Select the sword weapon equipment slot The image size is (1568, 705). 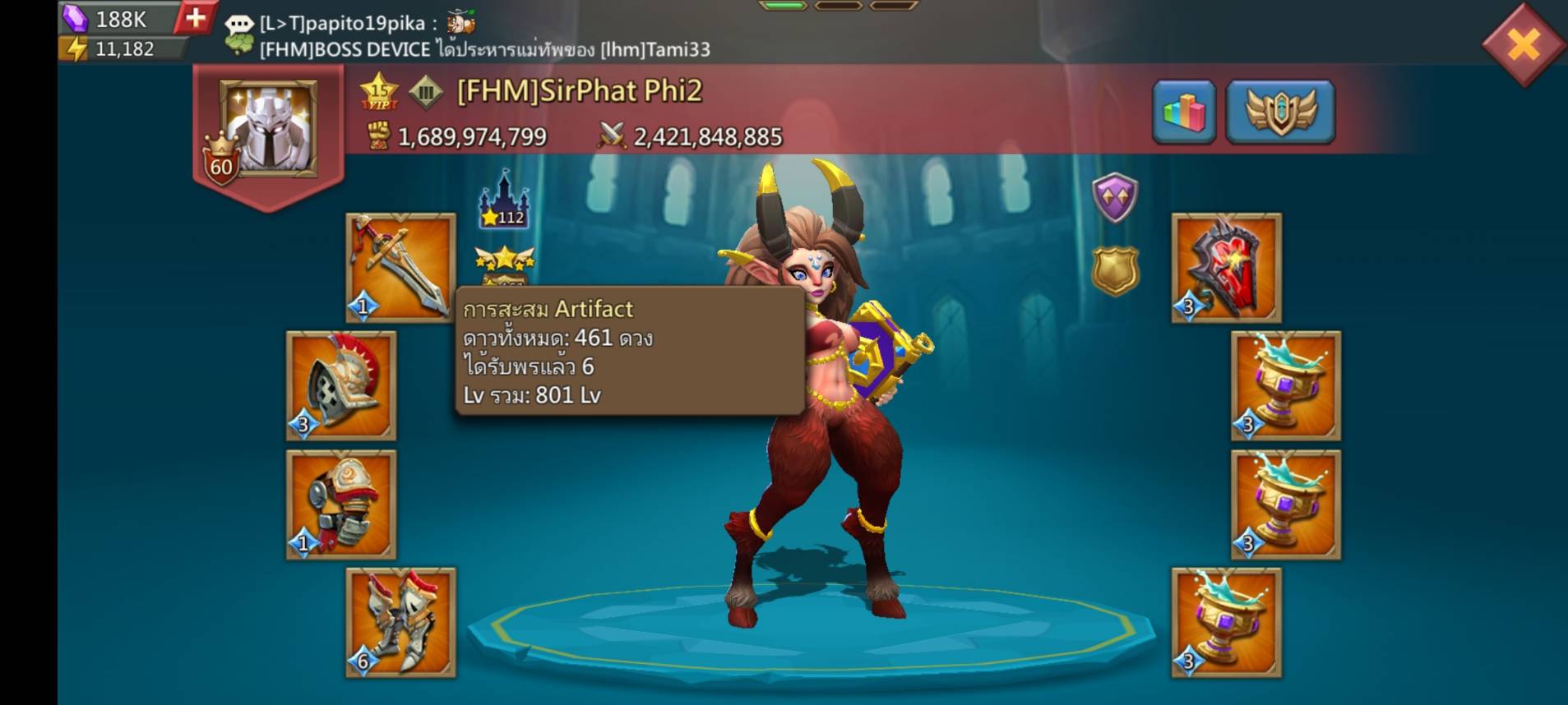(x=400, y=267)
